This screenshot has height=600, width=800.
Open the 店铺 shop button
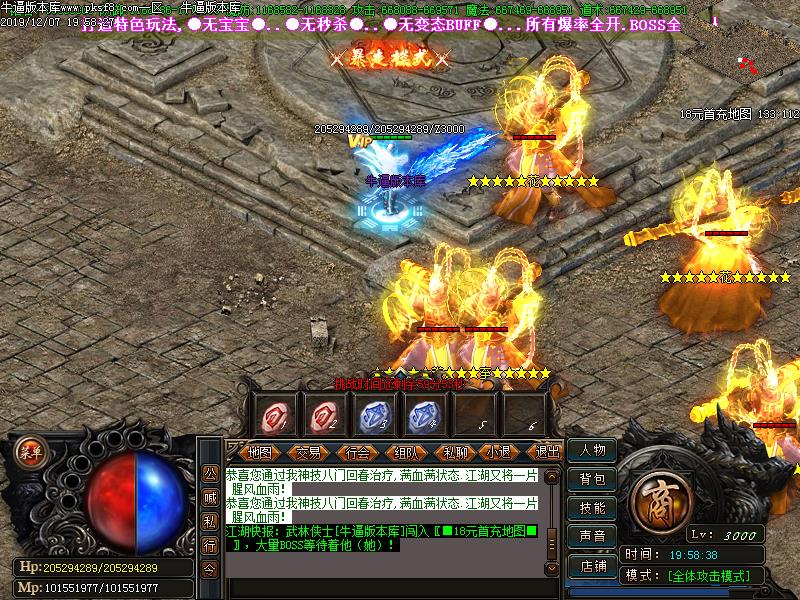(592, 565)
